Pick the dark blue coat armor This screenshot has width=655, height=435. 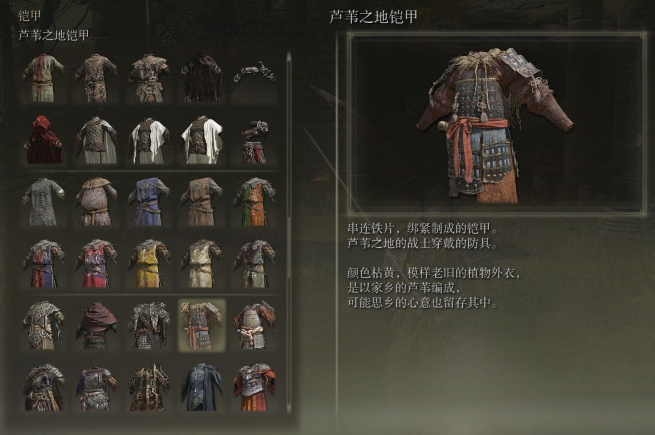tap(202, 387)
